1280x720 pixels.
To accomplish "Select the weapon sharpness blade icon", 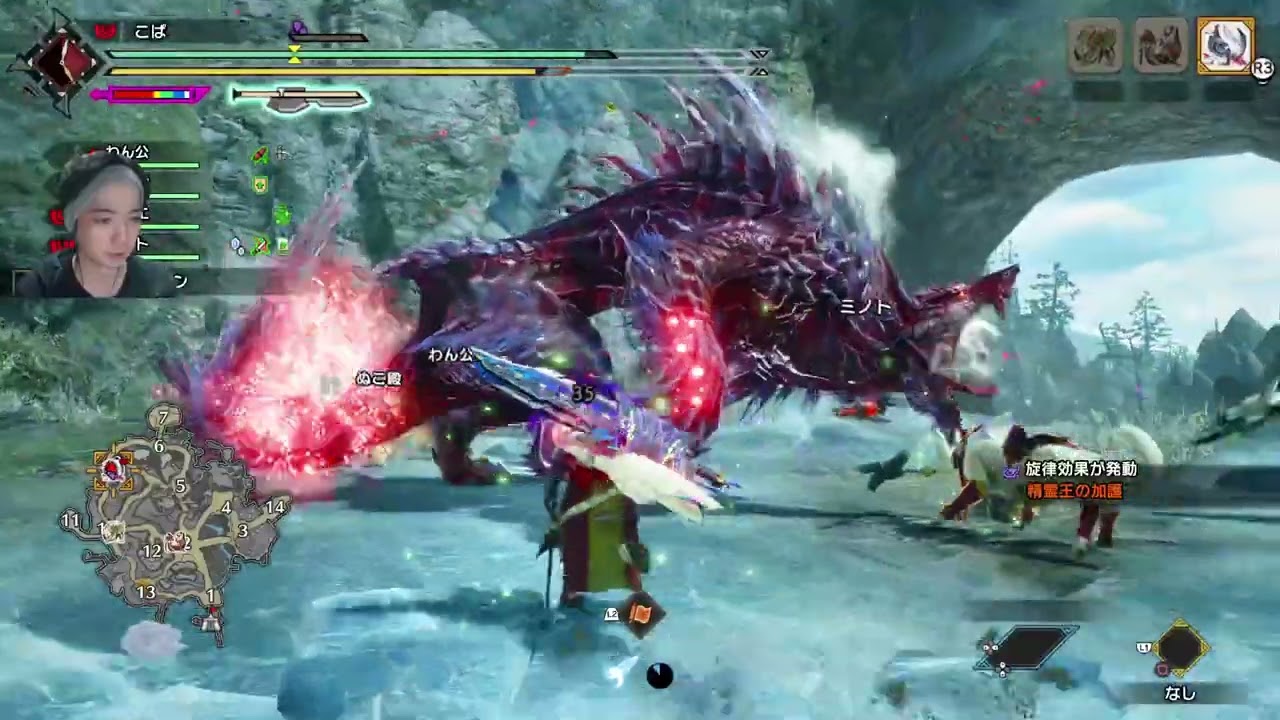I will [299, 98].
